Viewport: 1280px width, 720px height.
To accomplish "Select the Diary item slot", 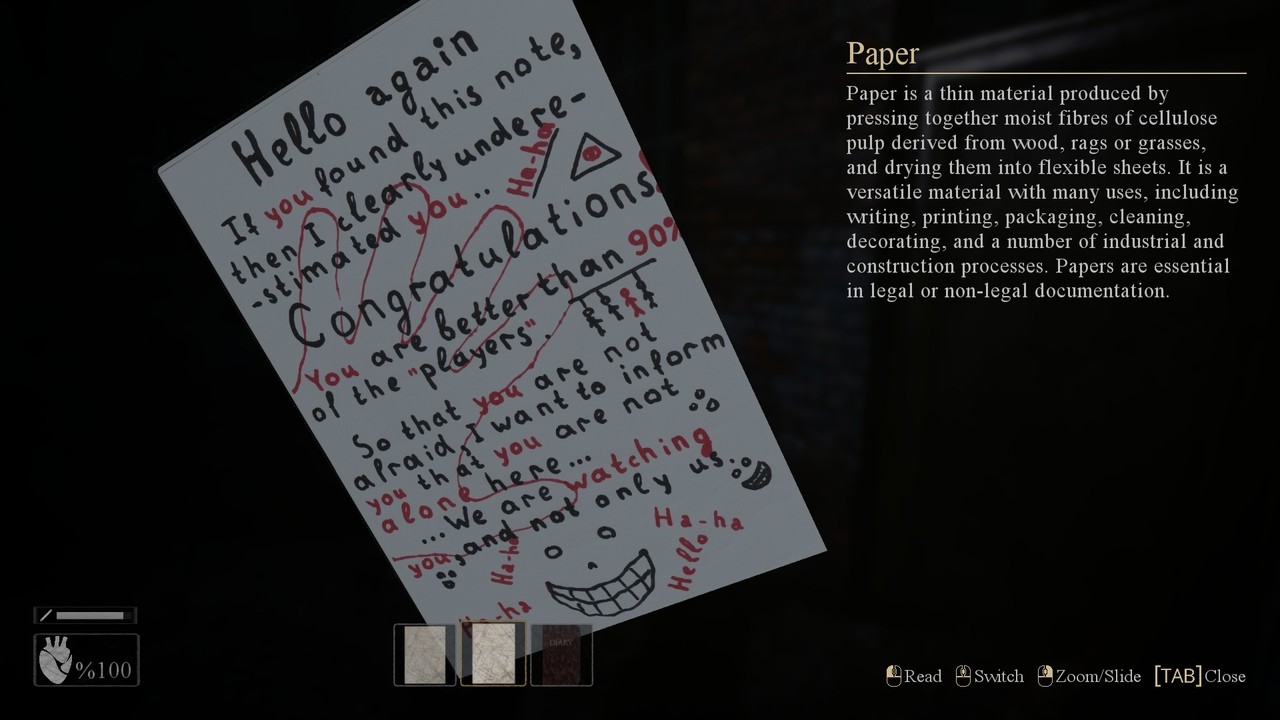I will tap(561, 655).
